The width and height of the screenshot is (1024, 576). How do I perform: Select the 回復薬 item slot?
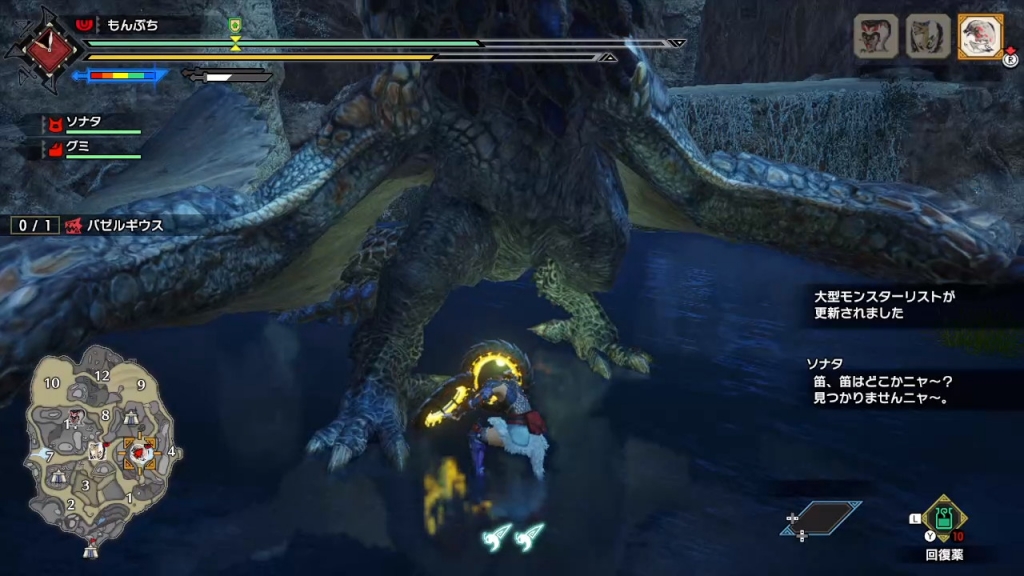944,519
